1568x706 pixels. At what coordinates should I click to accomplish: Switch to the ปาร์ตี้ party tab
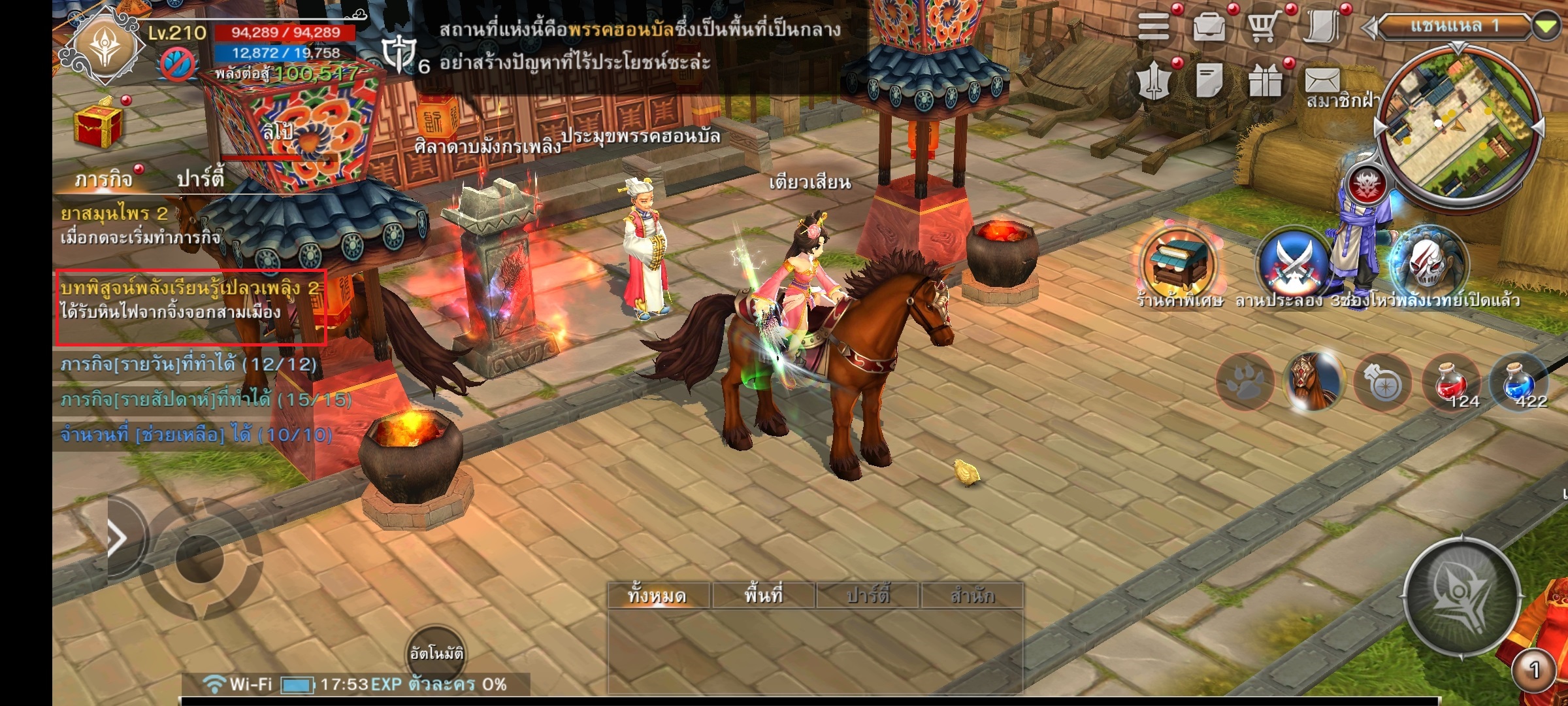pos(200,178)
